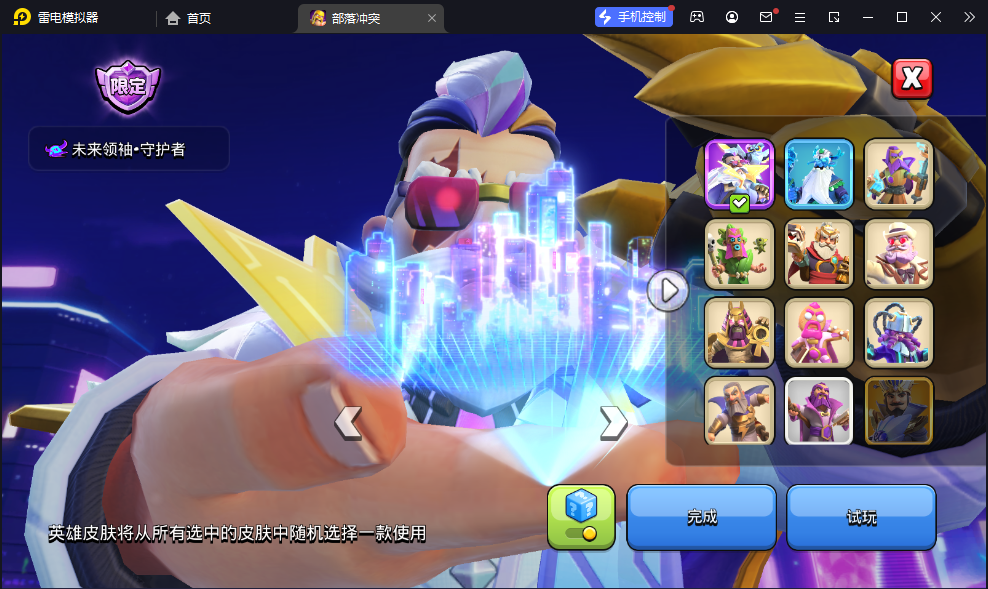Select the golden pharaoh warden skin
The height and width of the screenshot is (589, 988).
point(739,332)
